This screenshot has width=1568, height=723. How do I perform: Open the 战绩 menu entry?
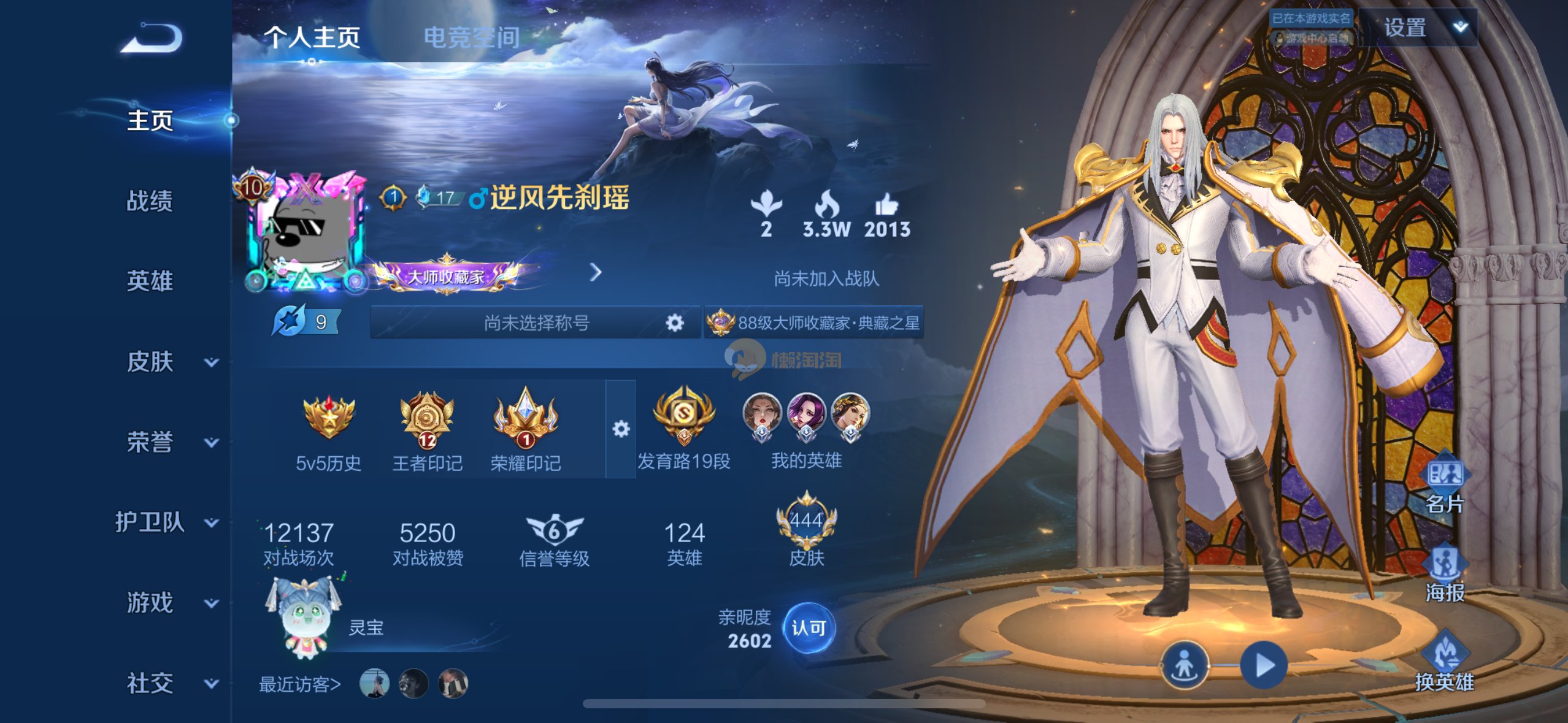[150, 201]
